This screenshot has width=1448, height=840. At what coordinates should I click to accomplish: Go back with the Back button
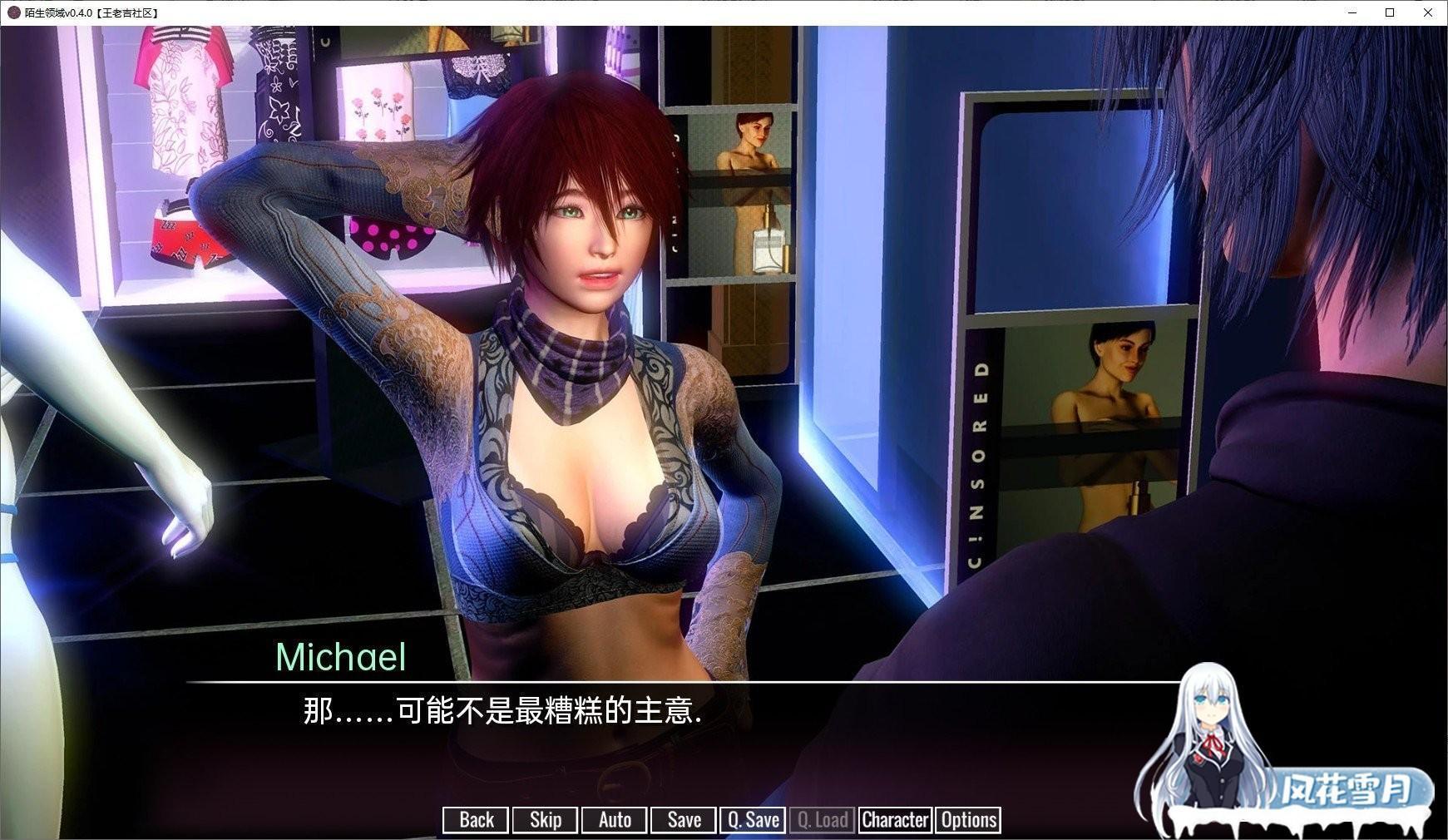[x=476, y=820]
